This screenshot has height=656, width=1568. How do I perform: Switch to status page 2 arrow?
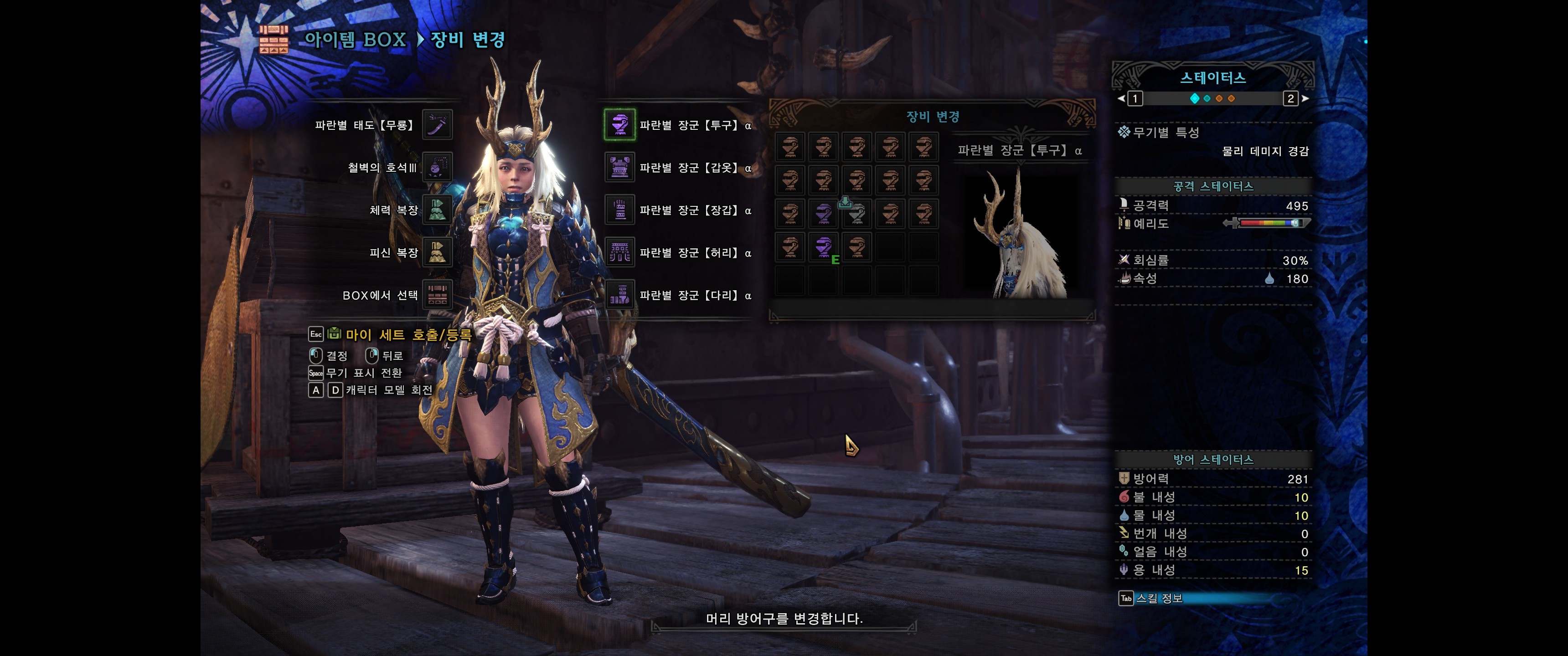pos(1305,98)
